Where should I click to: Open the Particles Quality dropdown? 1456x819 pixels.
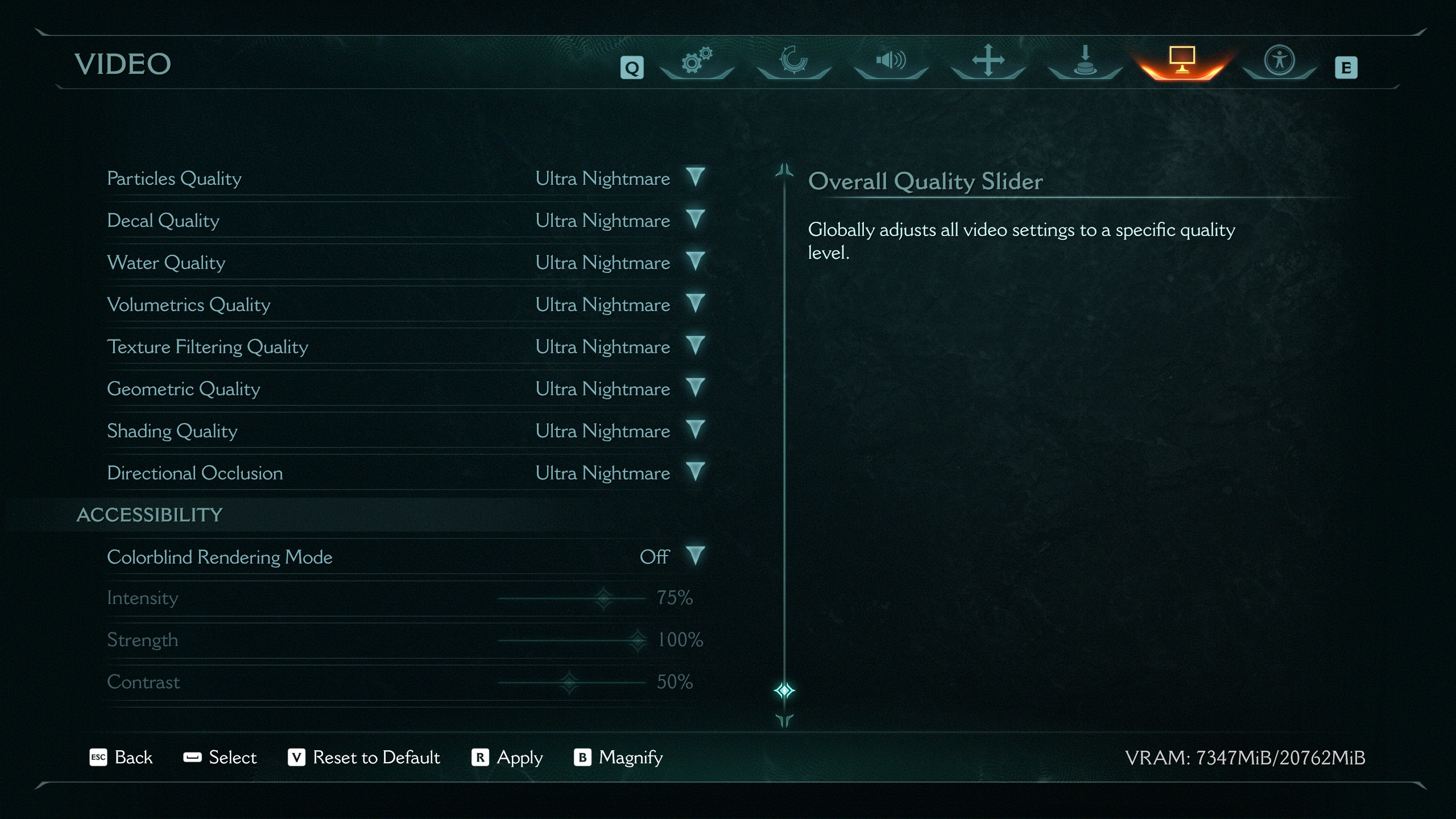pyautogui.click(x=695, y=177)
